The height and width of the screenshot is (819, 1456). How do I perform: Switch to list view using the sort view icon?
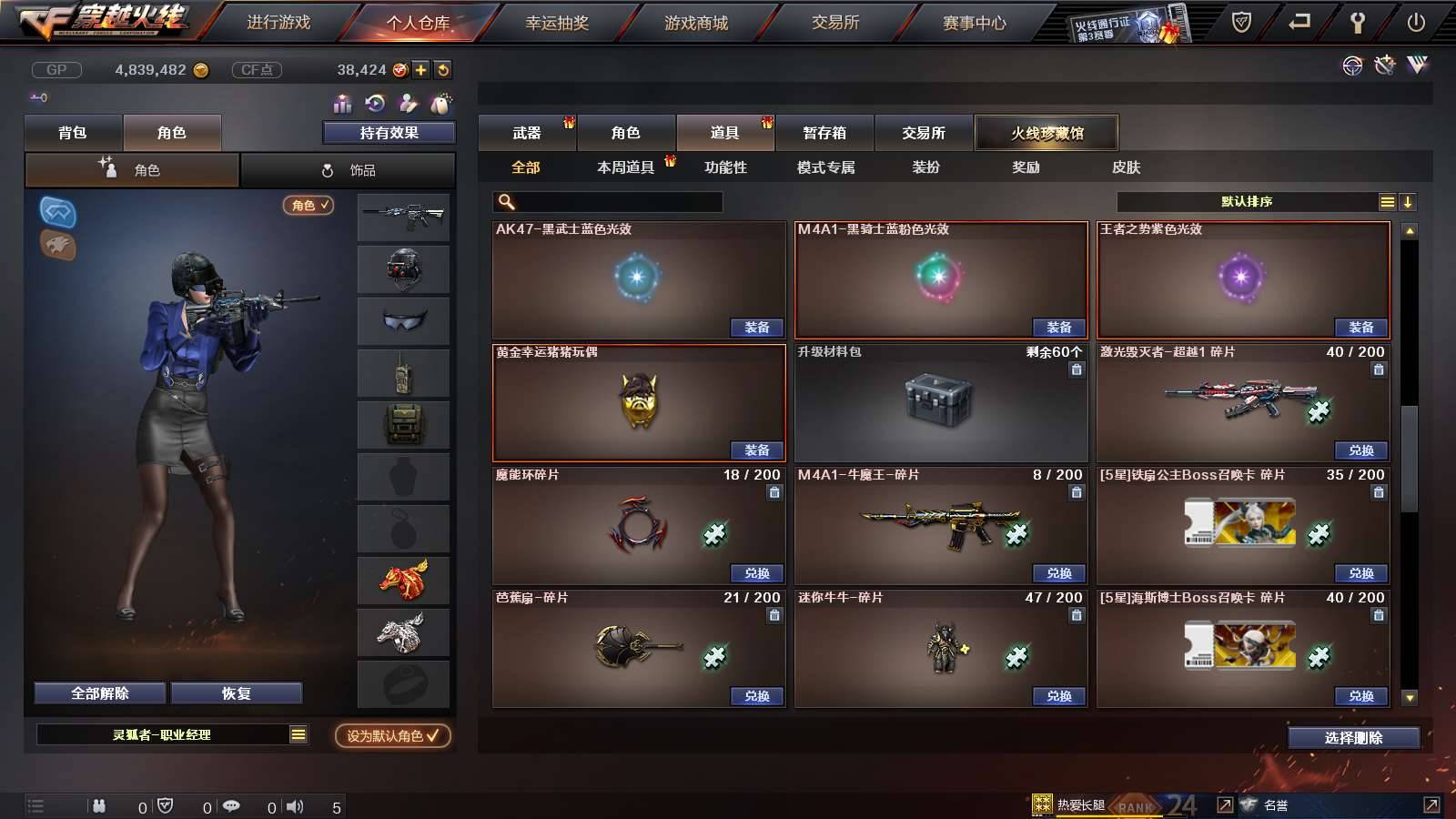click(x=1387, y=201)
